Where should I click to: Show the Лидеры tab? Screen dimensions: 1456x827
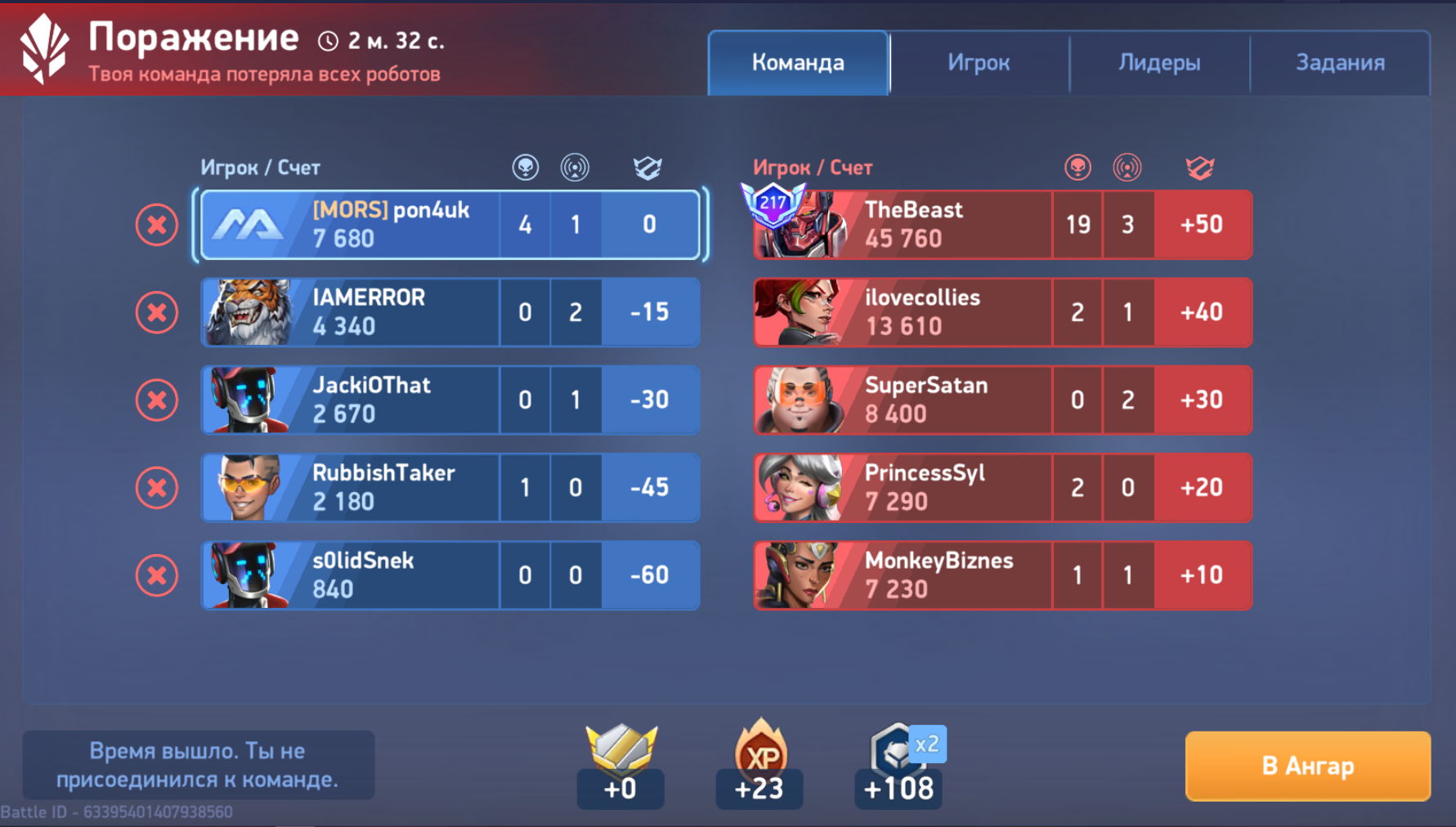coord(1159,63)
